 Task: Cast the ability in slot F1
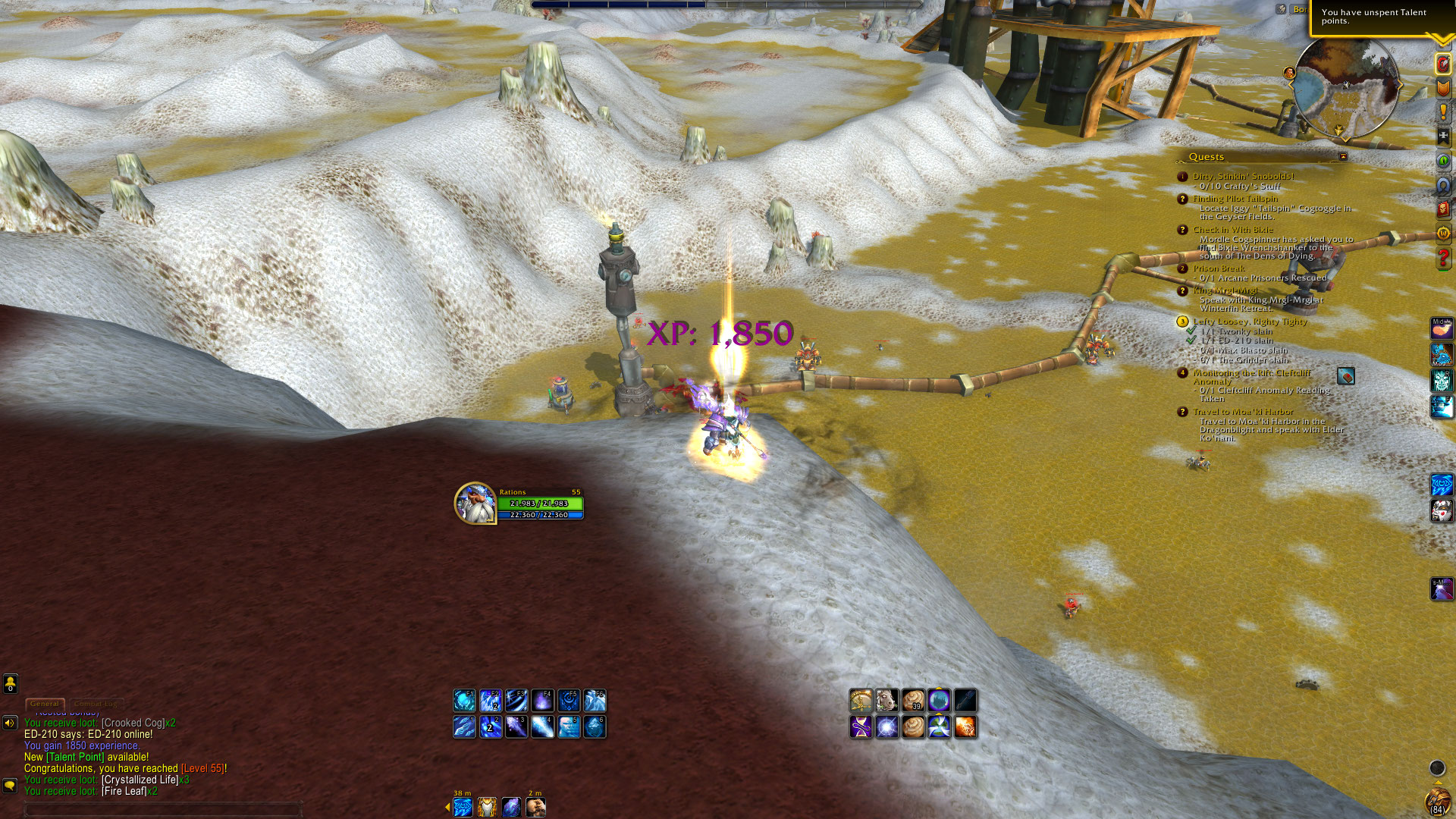coord(464,700)
